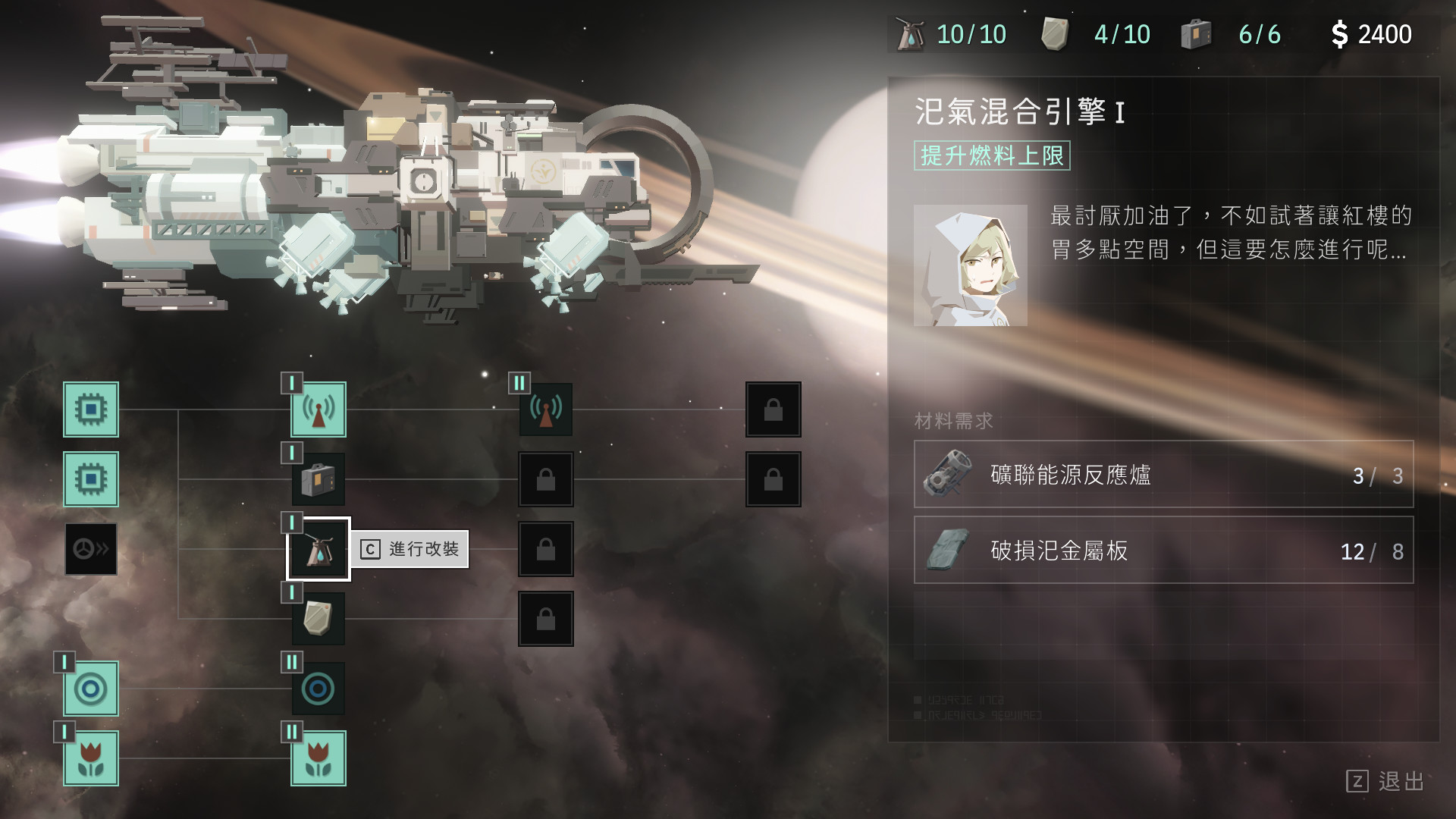This screenshot has height=819, width=1456.
Task: Select the antenna level II upgrade node
Action: tap(546, 409)
